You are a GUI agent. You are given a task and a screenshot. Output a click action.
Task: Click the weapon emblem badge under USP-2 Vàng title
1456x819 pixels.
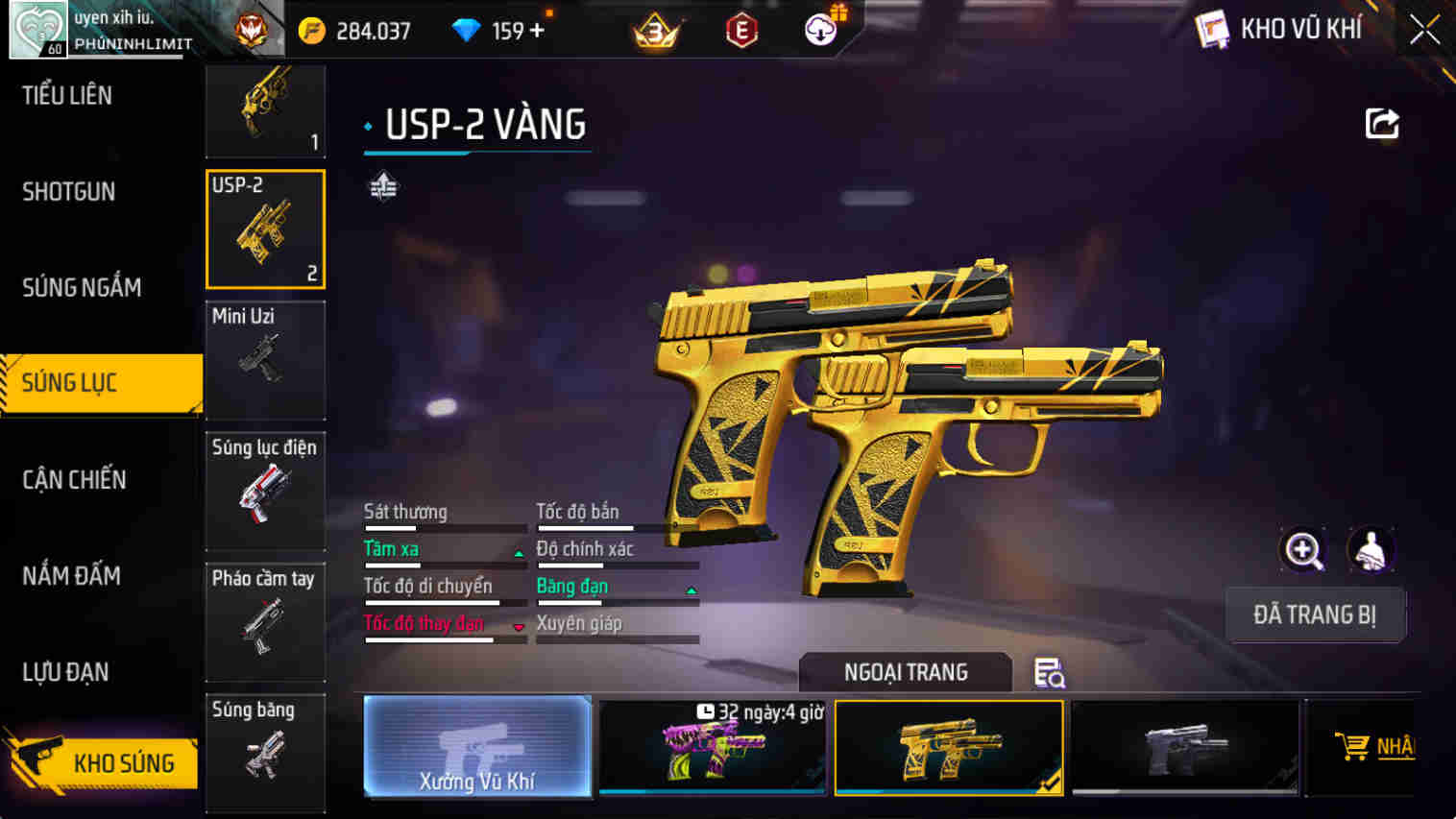click(384, 188)
